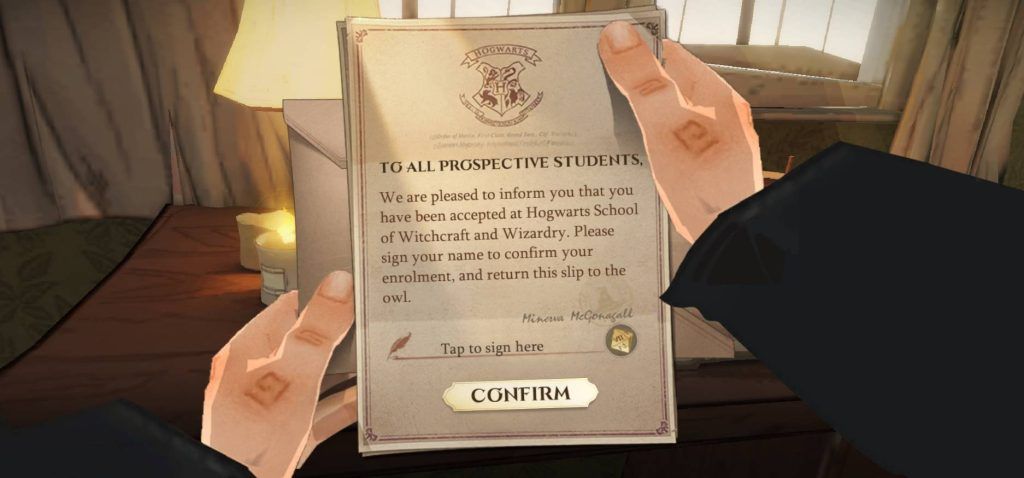
Task: Roll the golden dice for a random name
Action: 619,342
